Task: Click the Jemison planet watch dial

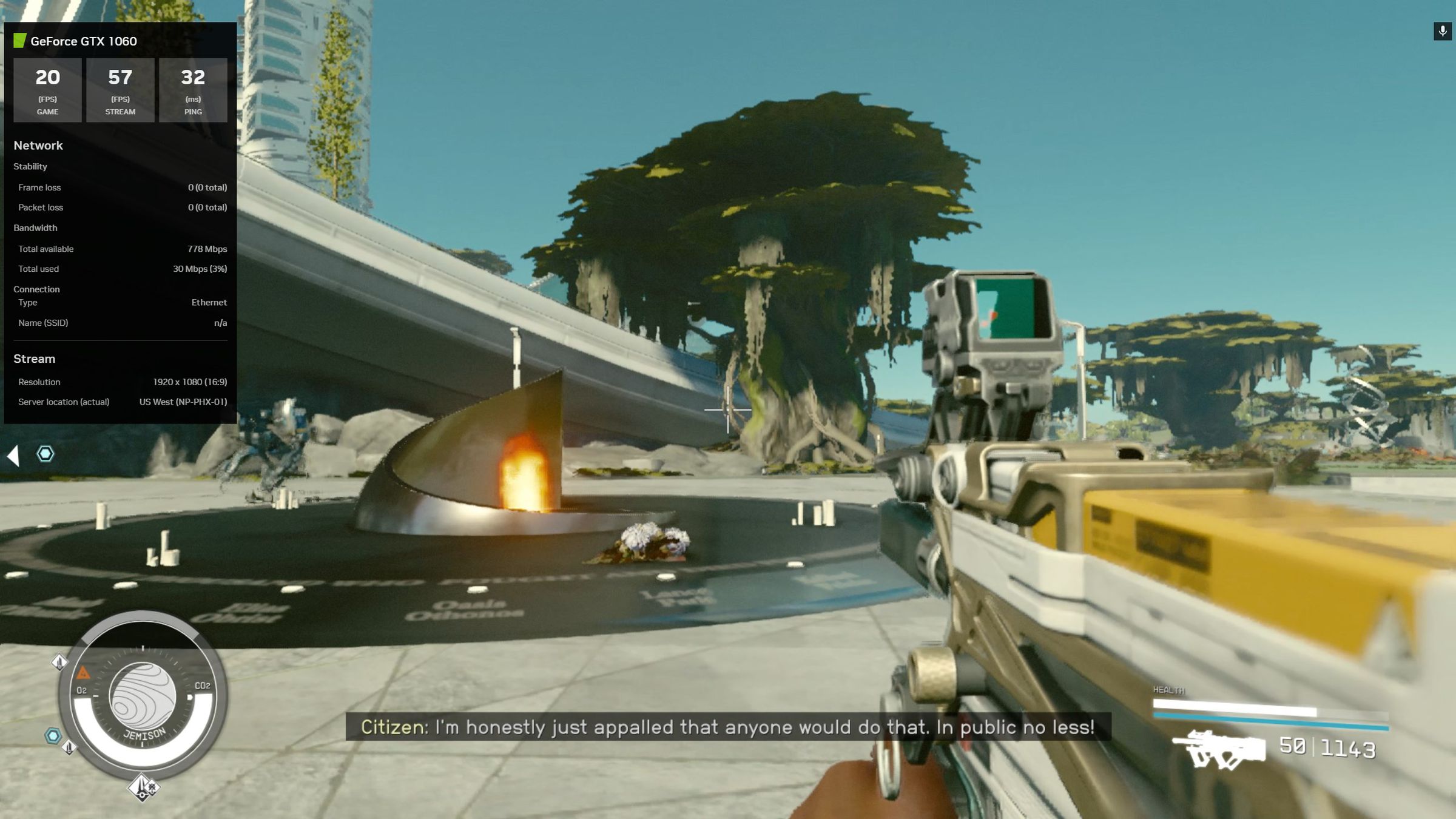Action: point(143,697)
